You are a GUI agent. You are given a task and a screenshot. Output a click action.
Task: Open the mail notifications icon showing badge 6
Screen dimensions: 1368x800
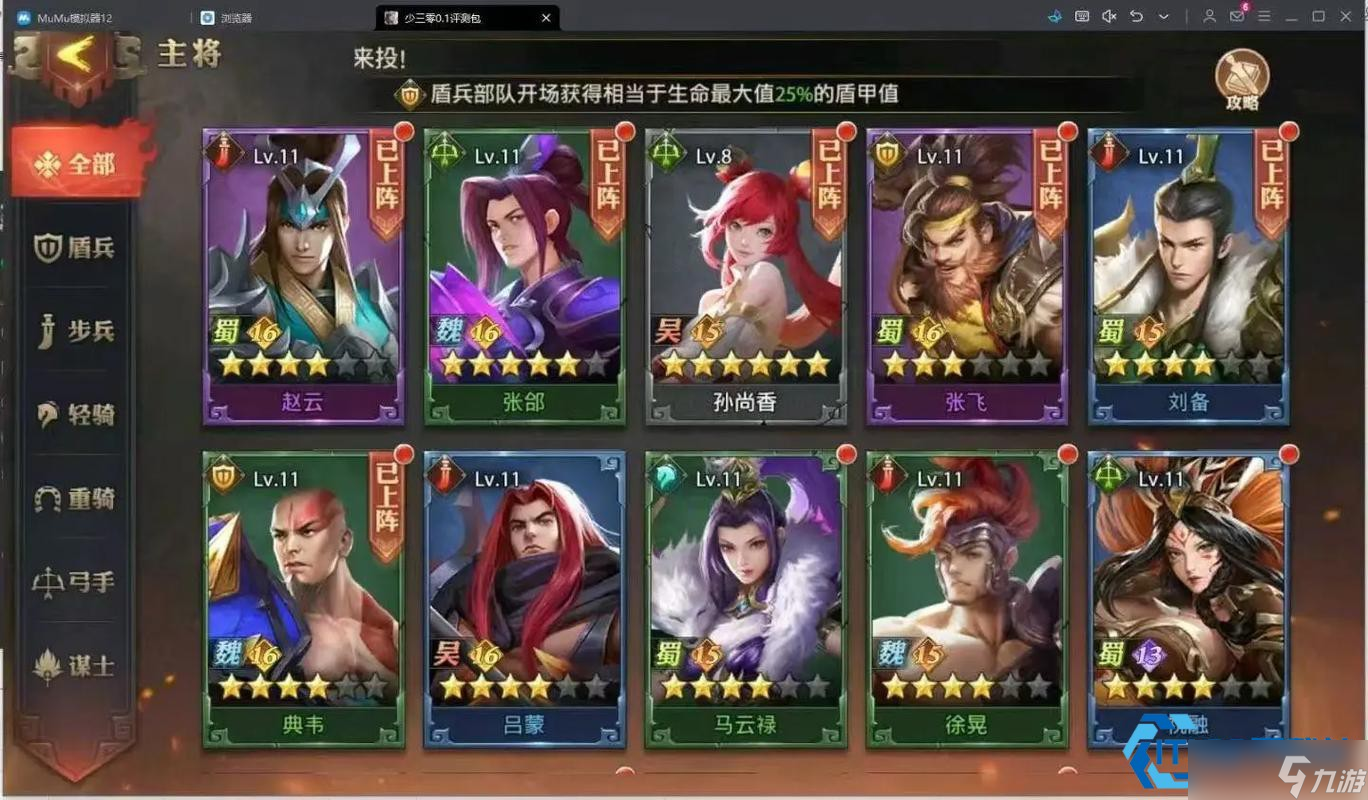pyautogui.click(x=1237, y=16)
